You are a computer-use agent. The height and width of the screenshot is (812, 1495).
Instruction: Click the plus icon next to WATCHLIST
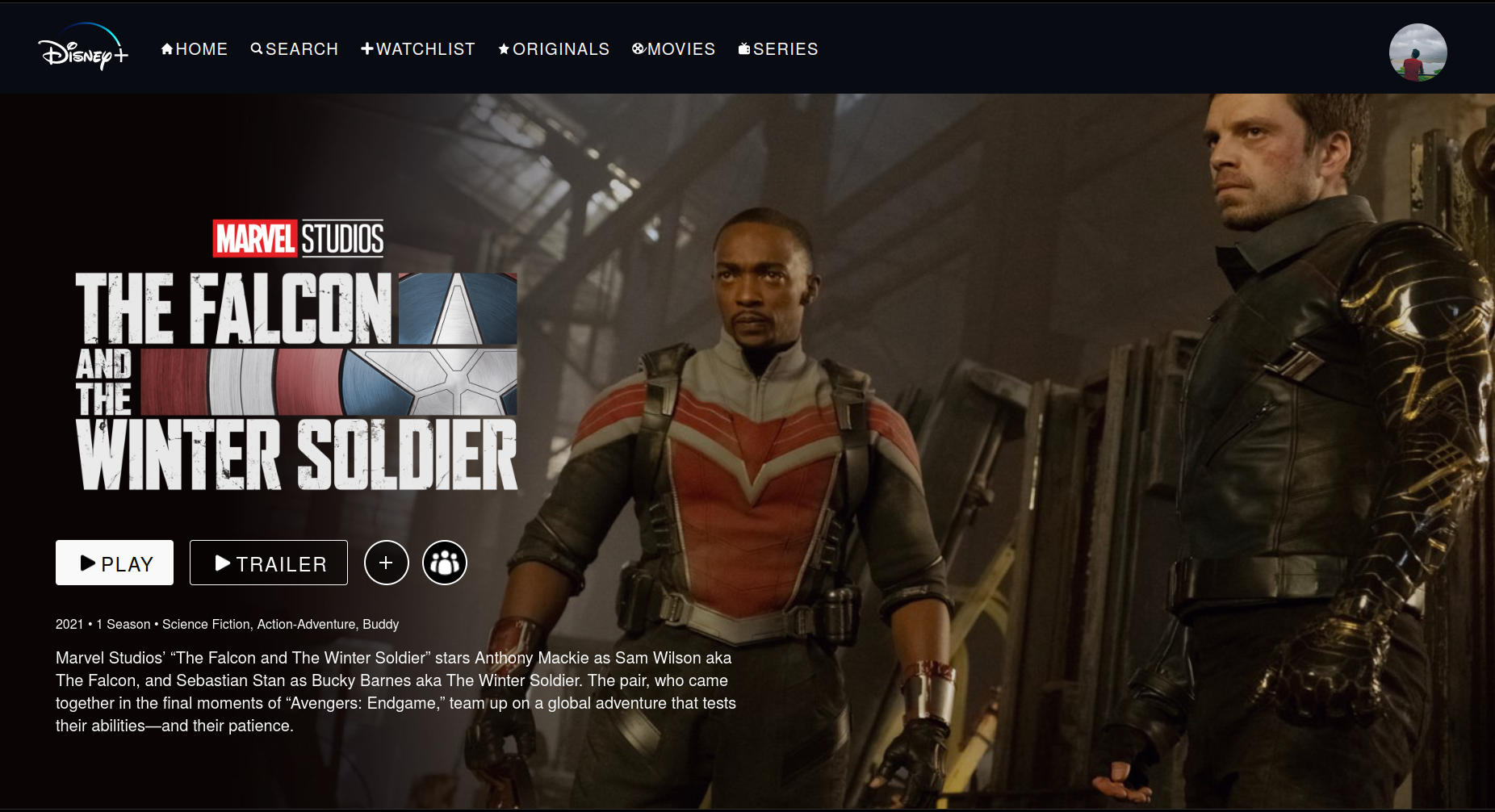tap(367, 48)
